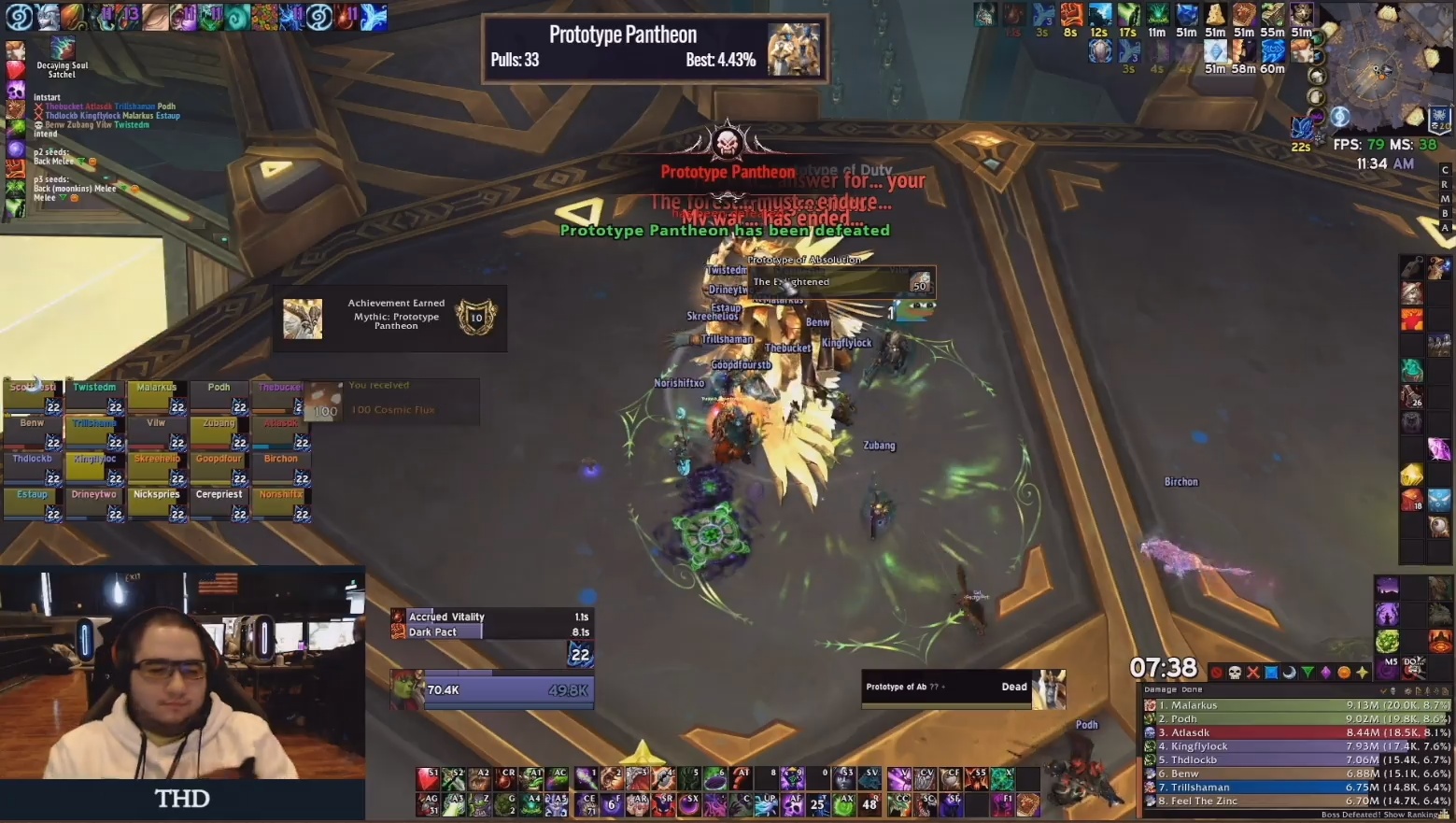Expand the 'A' sidebar tab on right edge
The height and width of the screenshot is (823, 1456).
1445,226
